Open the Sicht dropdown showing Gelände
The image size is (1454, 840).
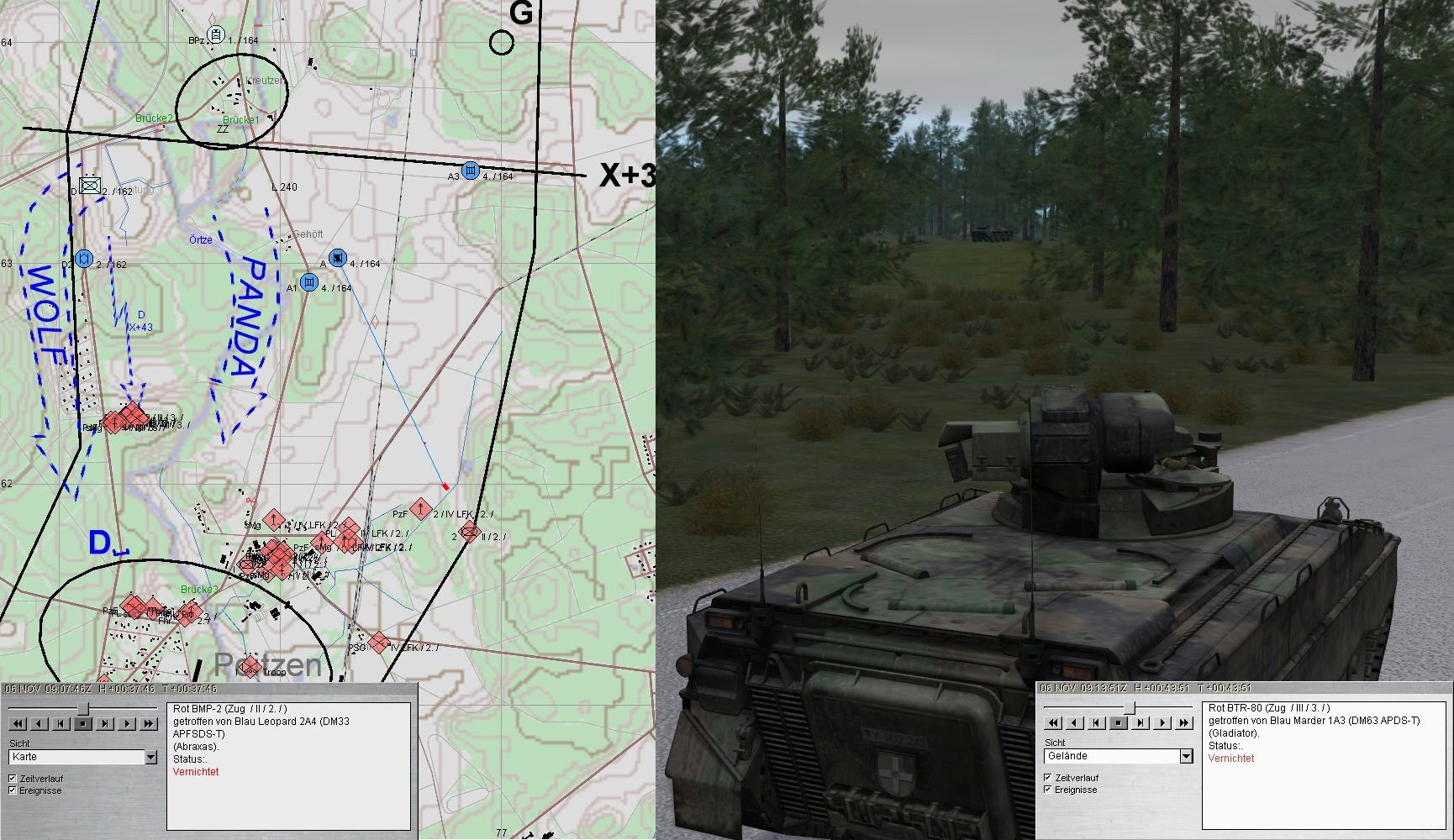[x=1186, y=756]
